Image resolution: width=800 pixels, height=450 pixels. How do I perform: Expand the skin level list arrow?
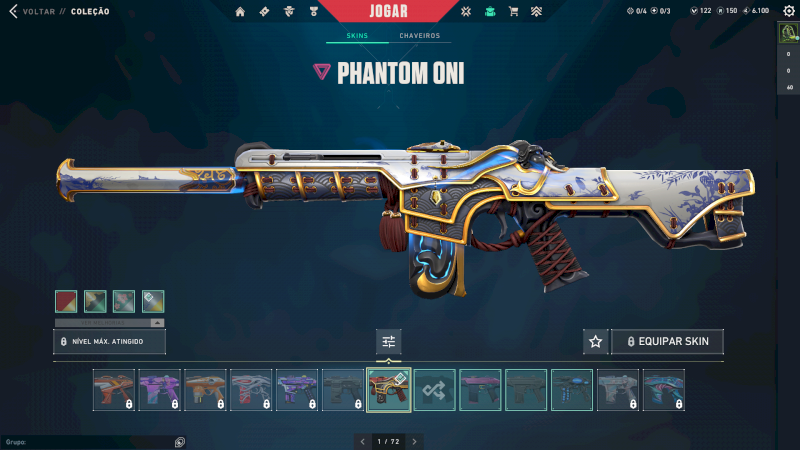pyautogui.click(x=156, y=323)
